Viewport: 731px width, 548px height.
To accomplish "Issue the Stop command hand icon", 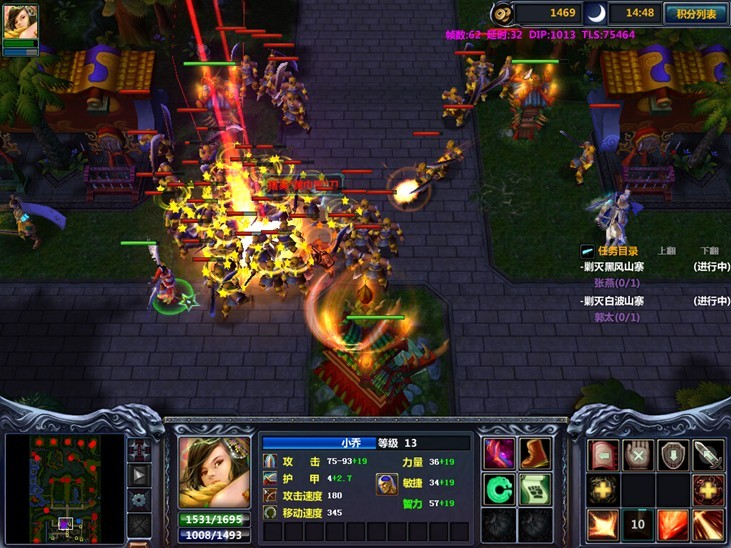I will (638, 455).
